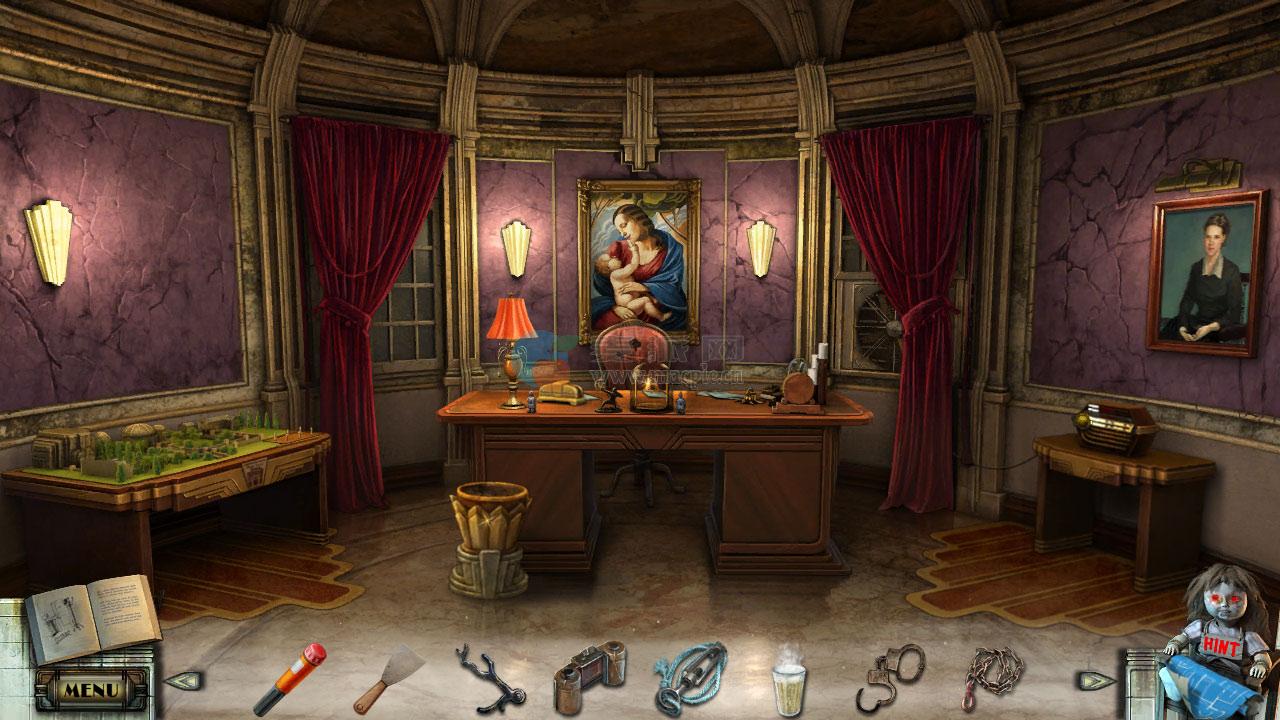Select the orange flashlight from inventory

click(289, 678)
